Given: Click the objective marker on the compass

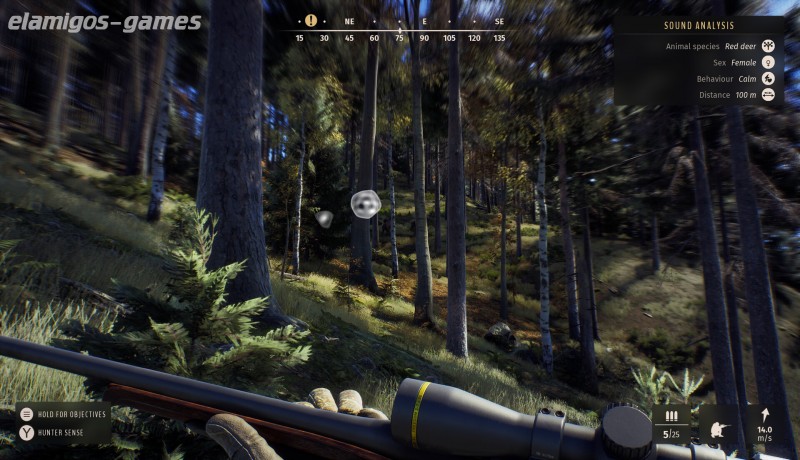Looking at the screenshot, I should click(311, 20).
